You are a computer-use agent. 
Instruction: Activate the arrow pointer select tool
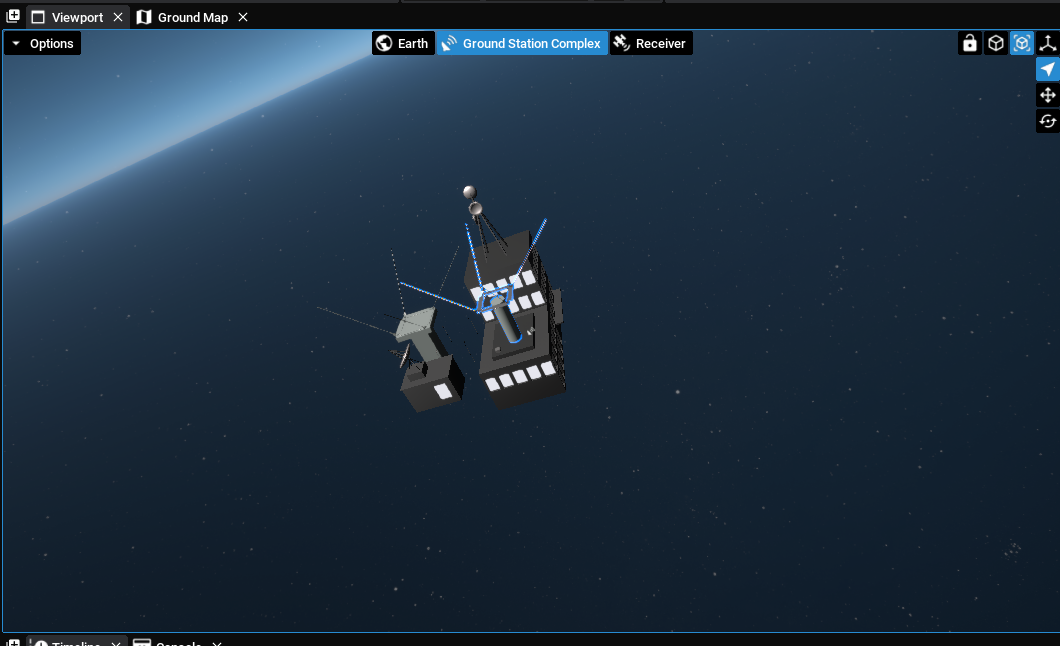coord(1048,70)
